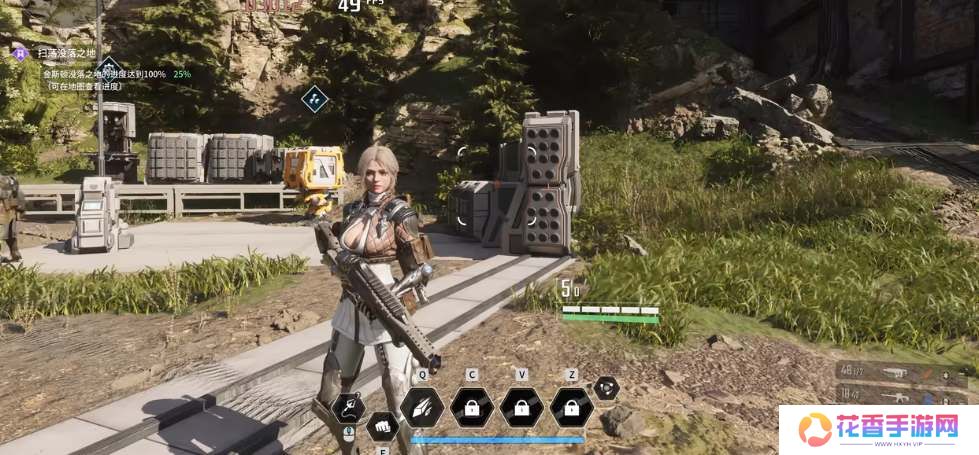Screen dimensions: 979x455
Task: Select the small hexagon icon beside Z slot
Action: pos(606,388)
